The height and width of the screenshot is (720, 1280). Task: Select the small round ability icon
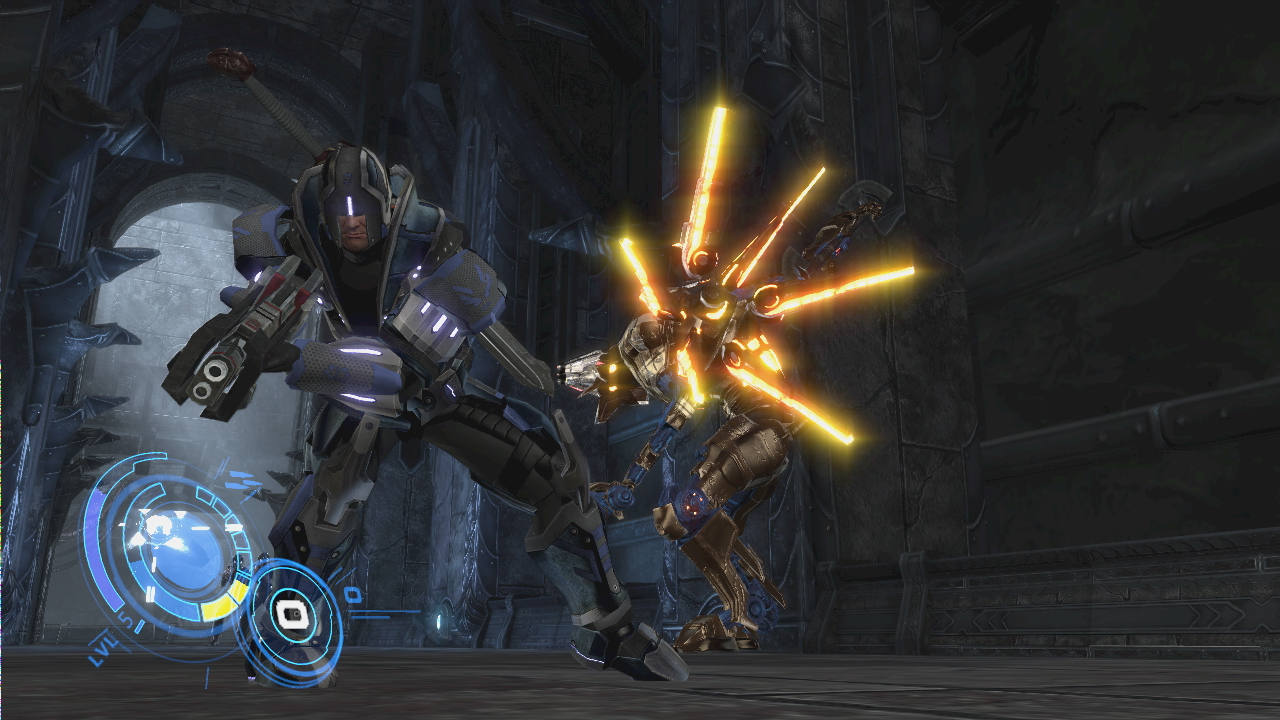292,612
